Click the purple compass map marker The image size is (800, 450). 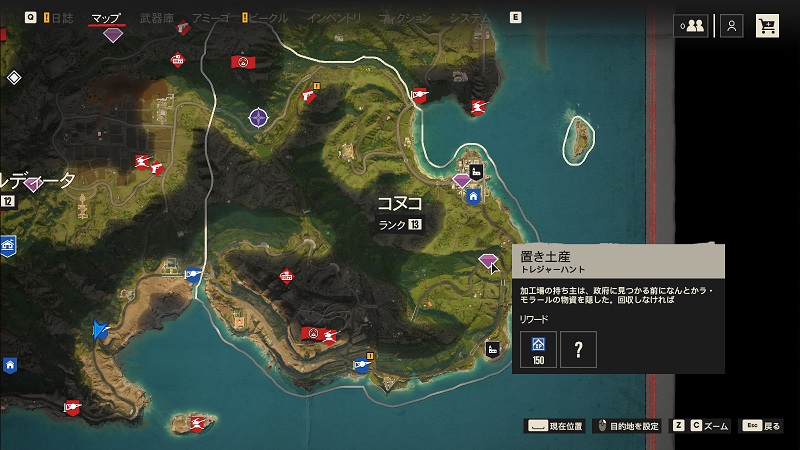tap(259, 118)
